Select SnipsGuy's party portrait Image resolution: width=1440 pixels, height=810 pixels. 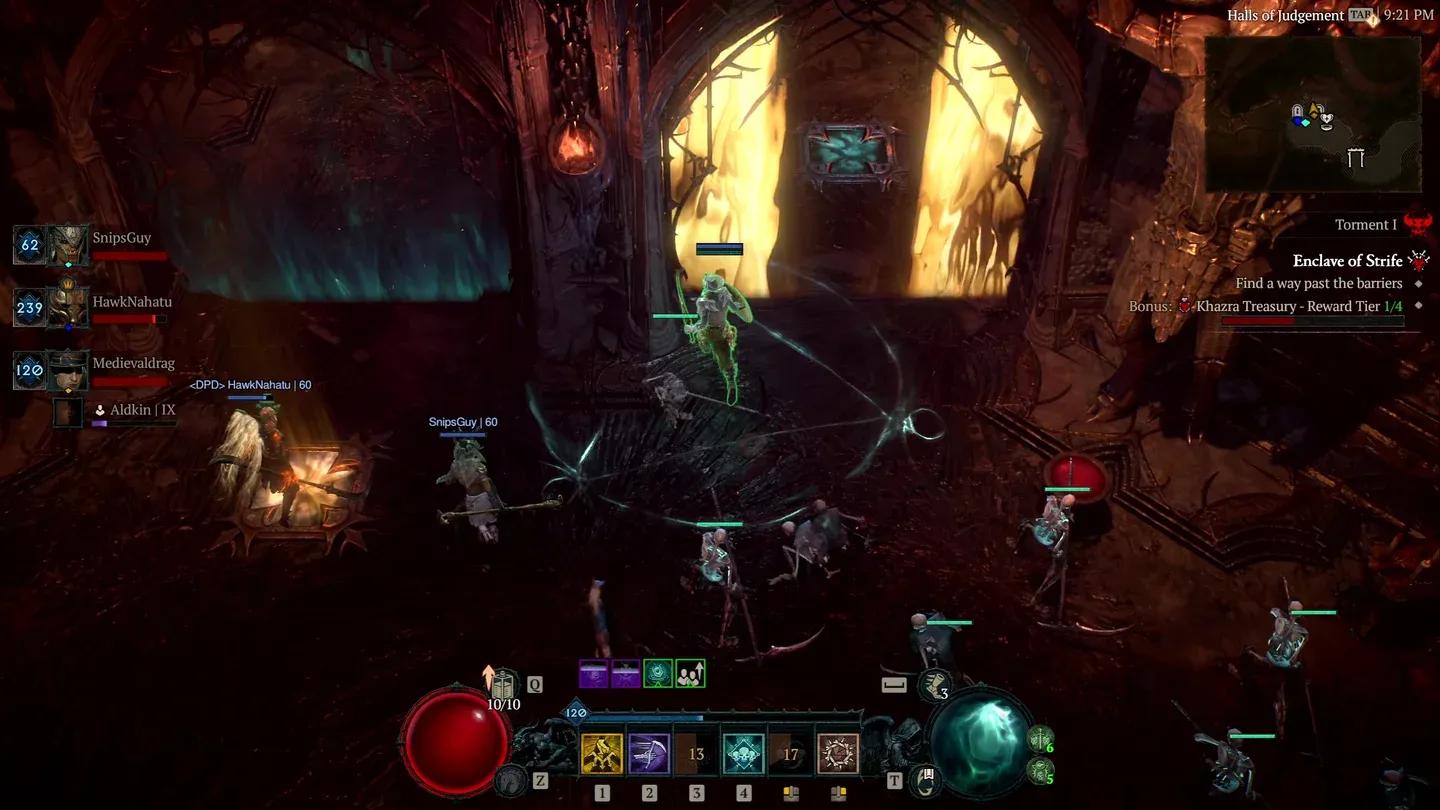[x=69, y=245]
